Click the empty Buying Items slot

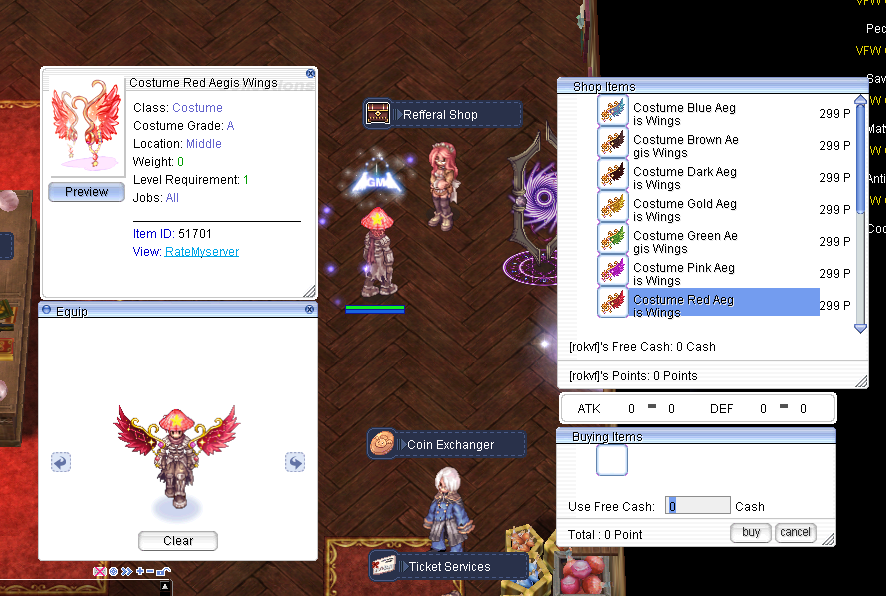click(x=612, y=461)
